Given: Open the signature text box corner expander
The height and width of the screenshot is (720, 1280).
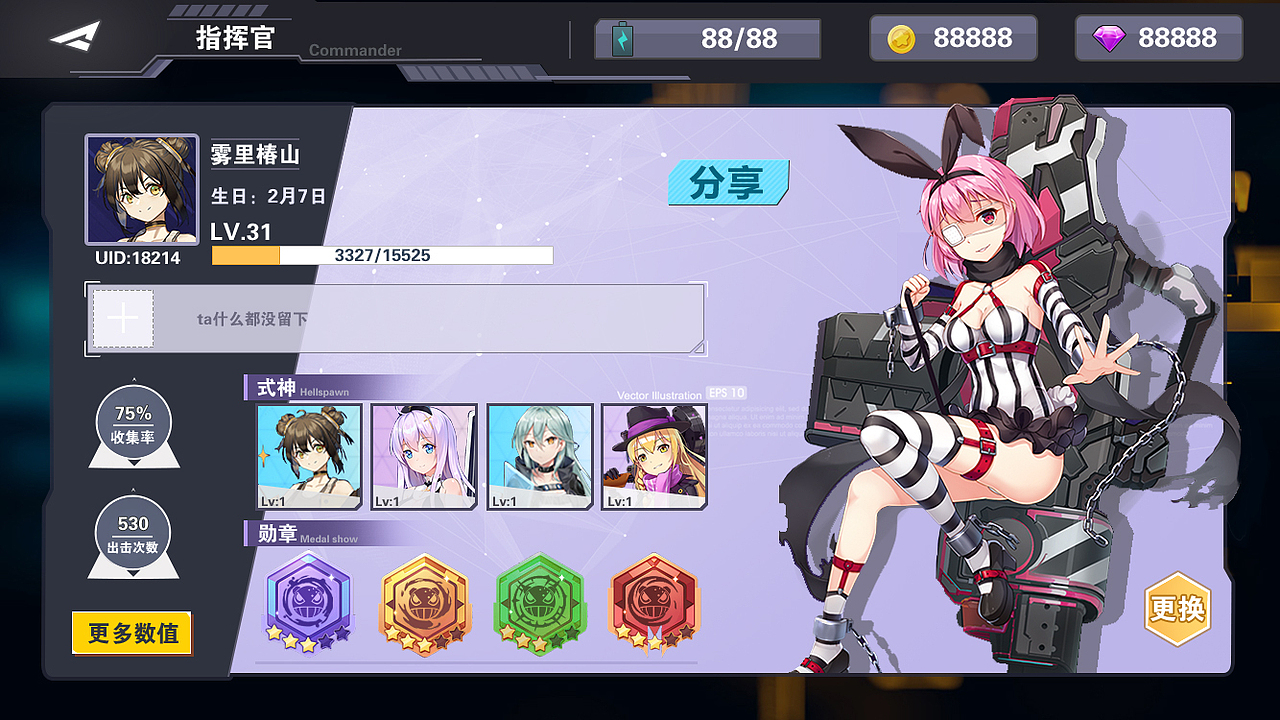Looking at the screenshot, I should coord(697,349).
